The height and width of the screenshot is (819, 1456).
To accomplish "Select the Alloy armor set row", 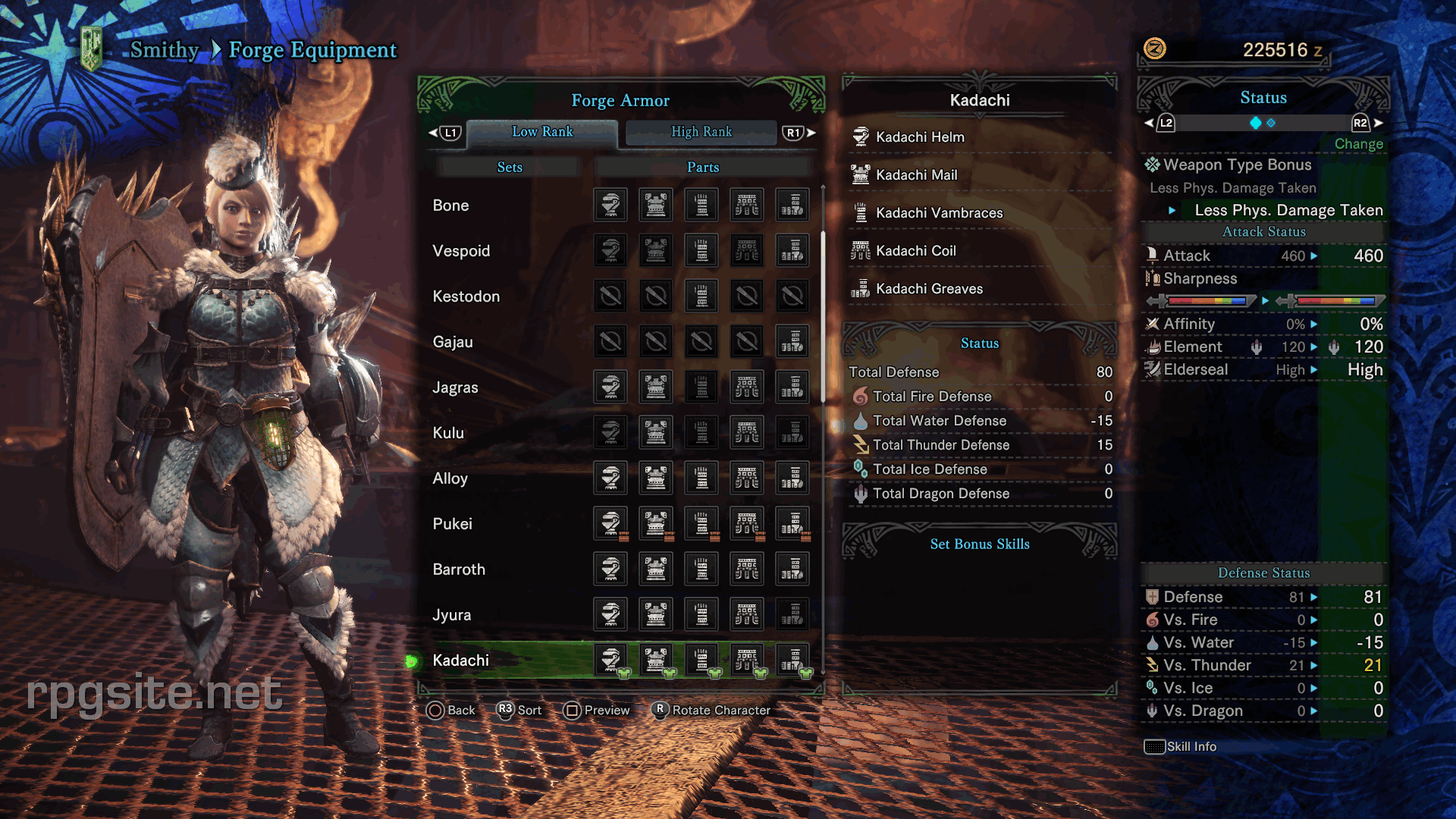I will point(450,479).
